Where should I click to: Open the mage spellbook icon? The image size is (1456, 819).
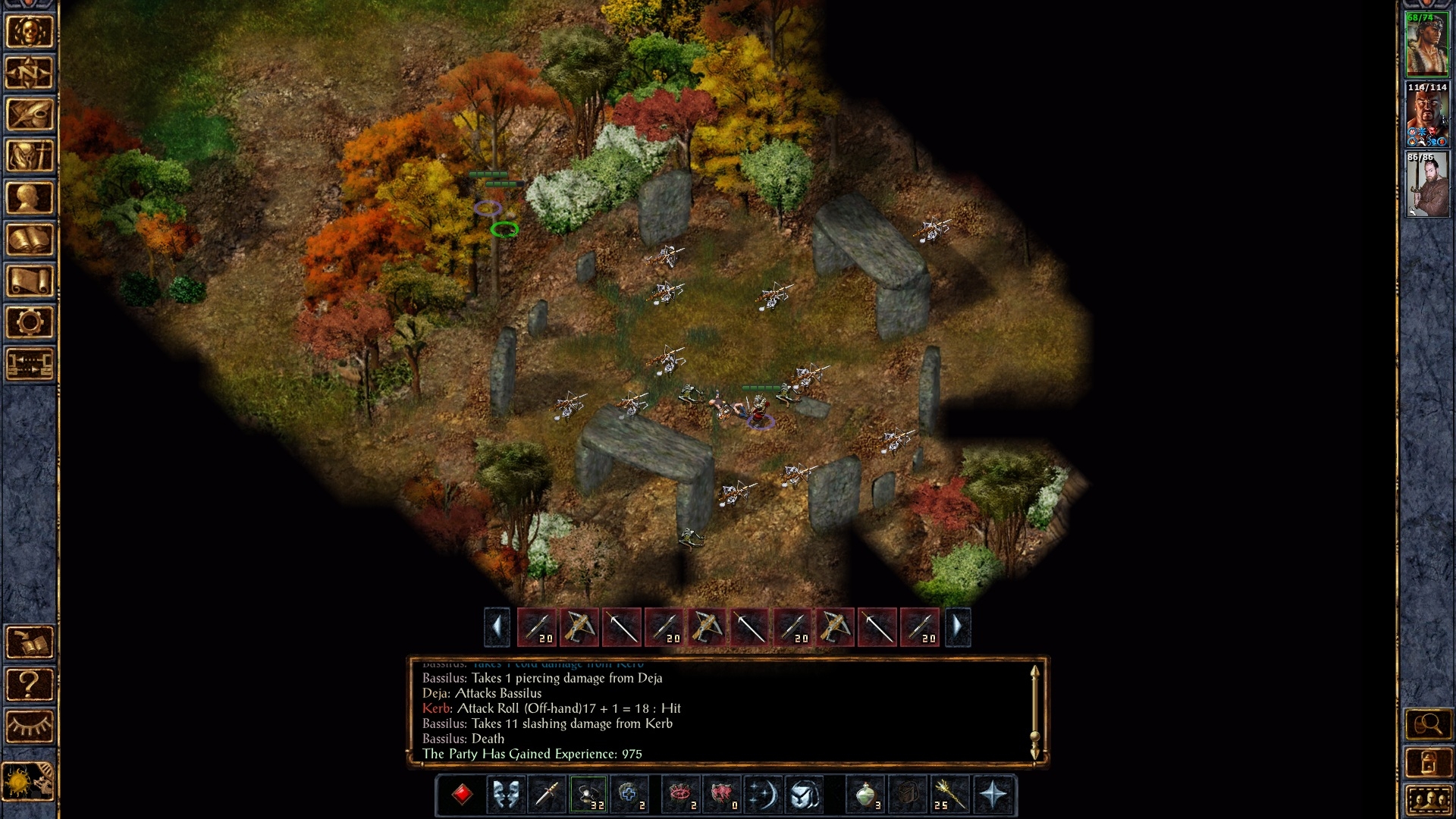[30, 240]
